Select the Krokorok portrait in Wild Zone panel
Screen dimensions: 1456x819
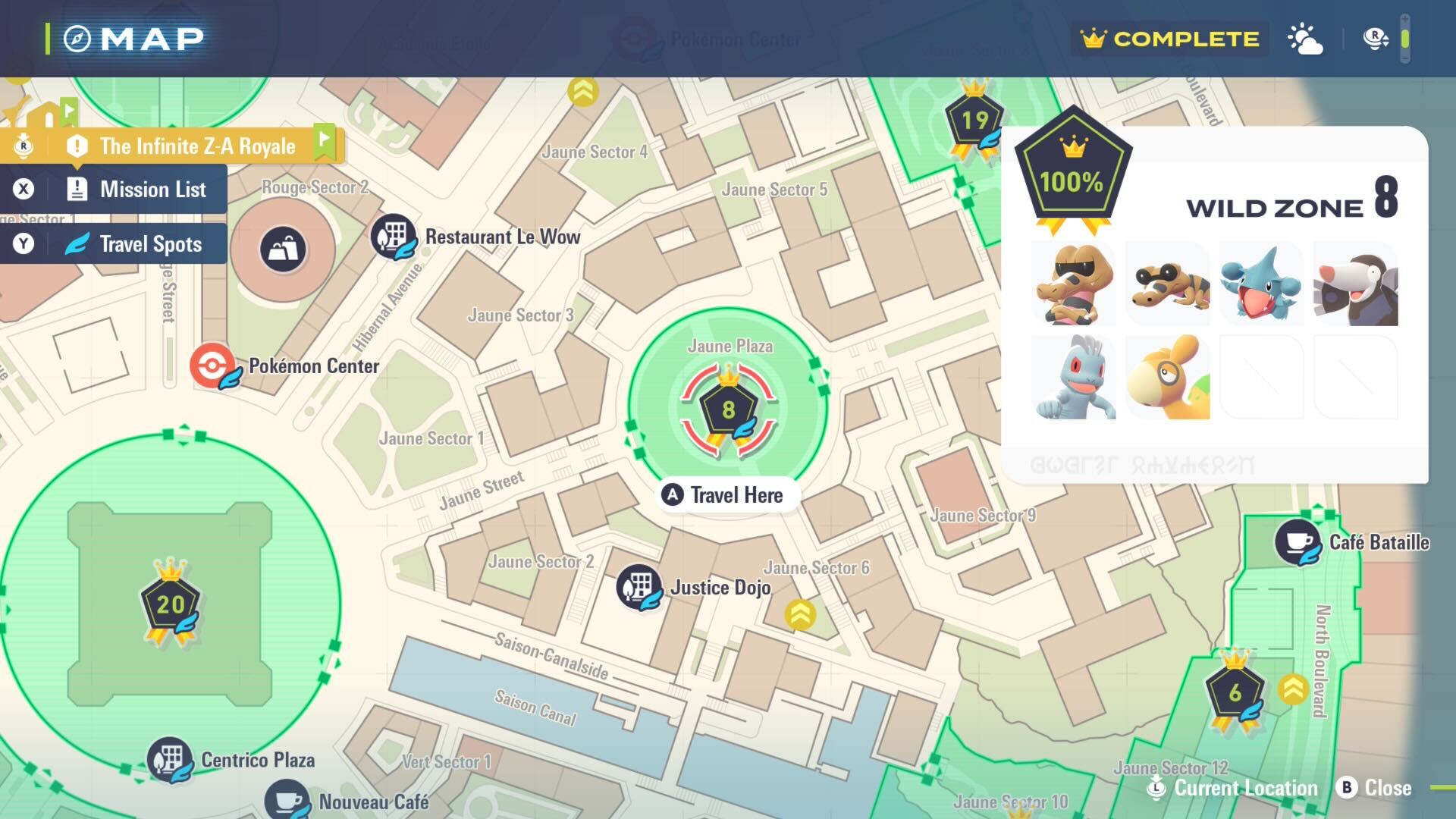coord(1074,284)
